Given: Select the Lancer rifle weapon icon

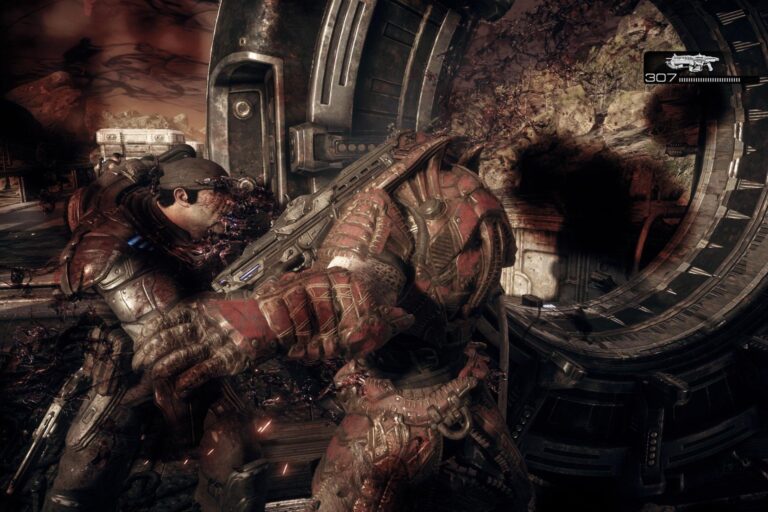Looking at the screenshot, I should (694, 62).
